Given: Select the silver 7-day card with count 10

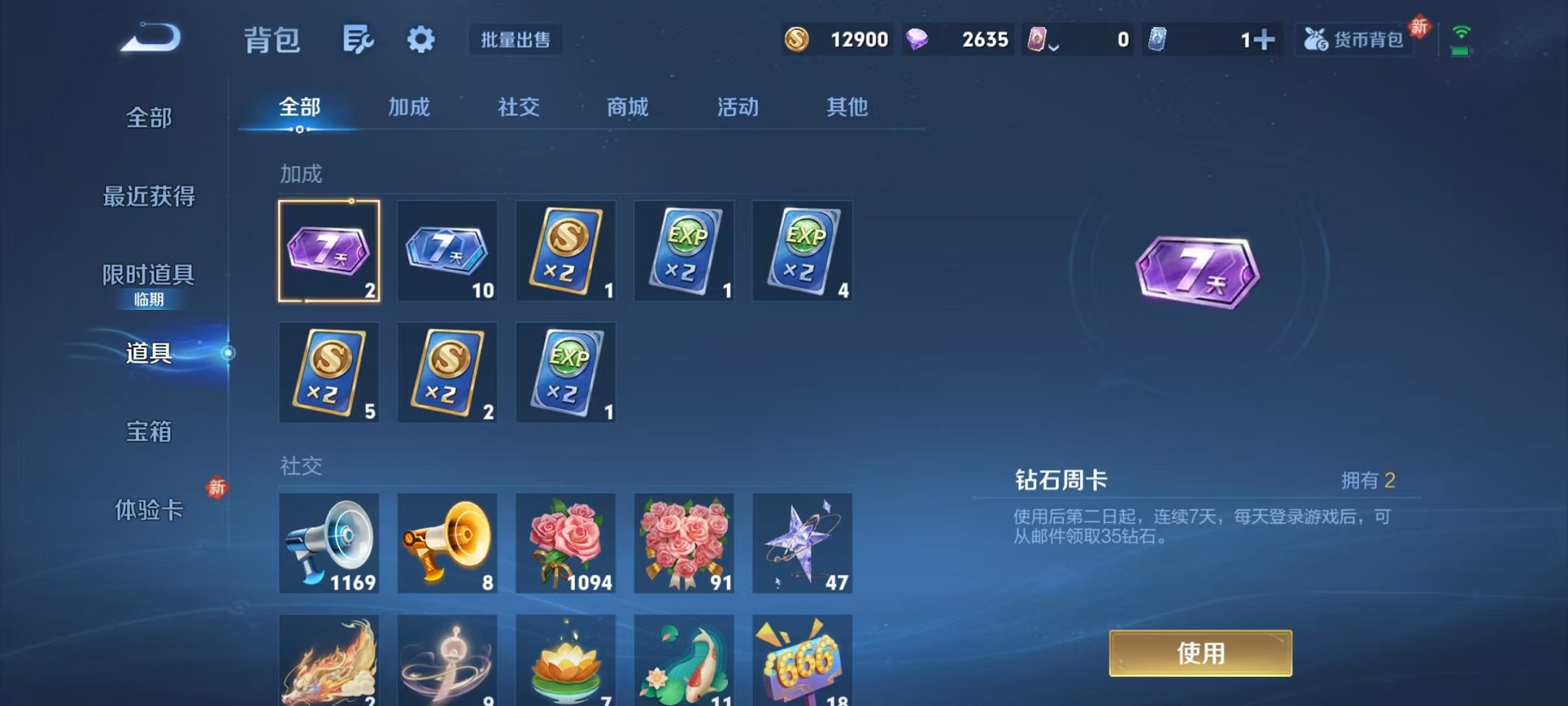Looking at the screenshot, I should 447,251.
